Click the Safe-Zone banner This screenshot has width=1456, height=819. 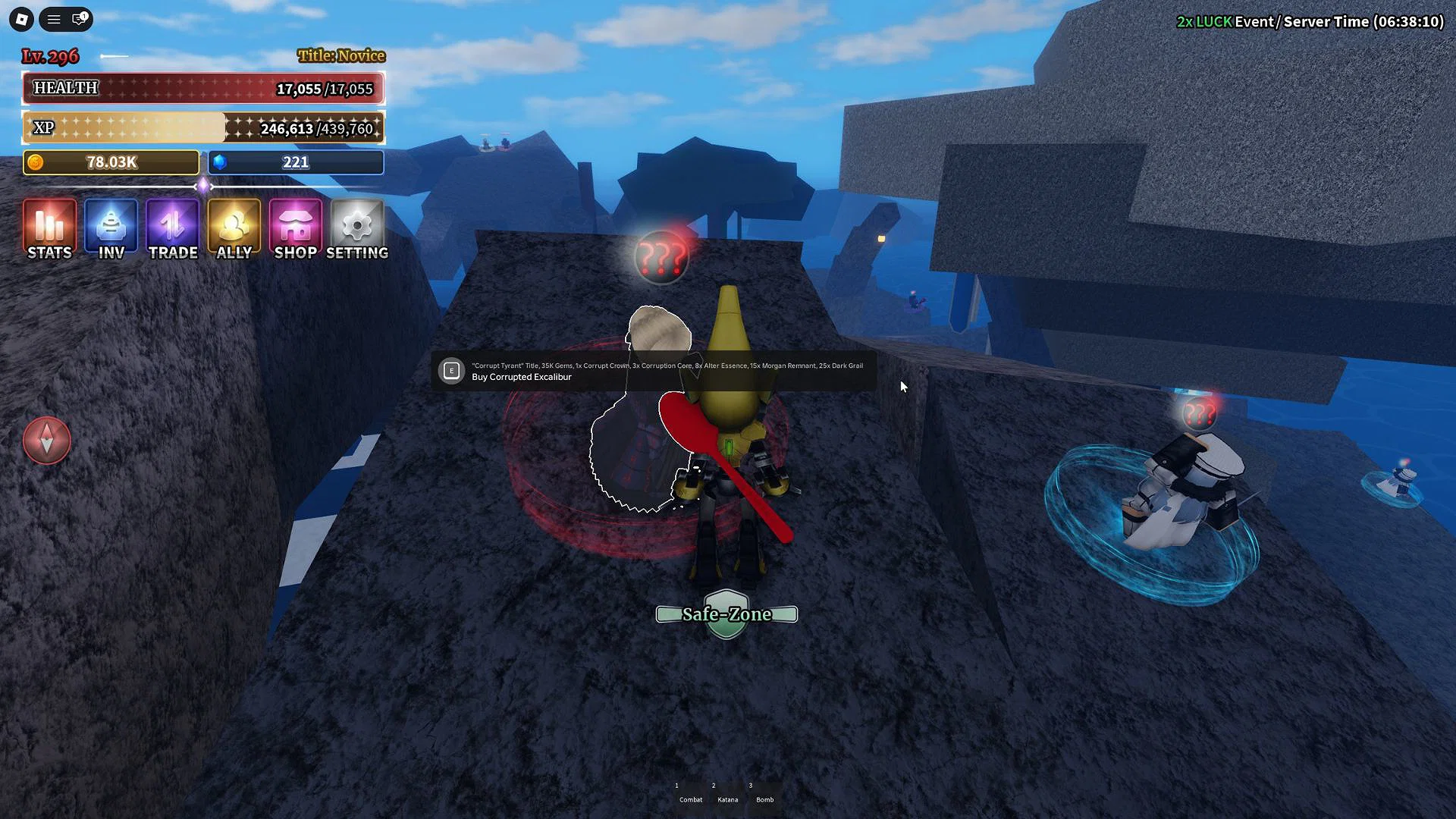pos(726,614)
